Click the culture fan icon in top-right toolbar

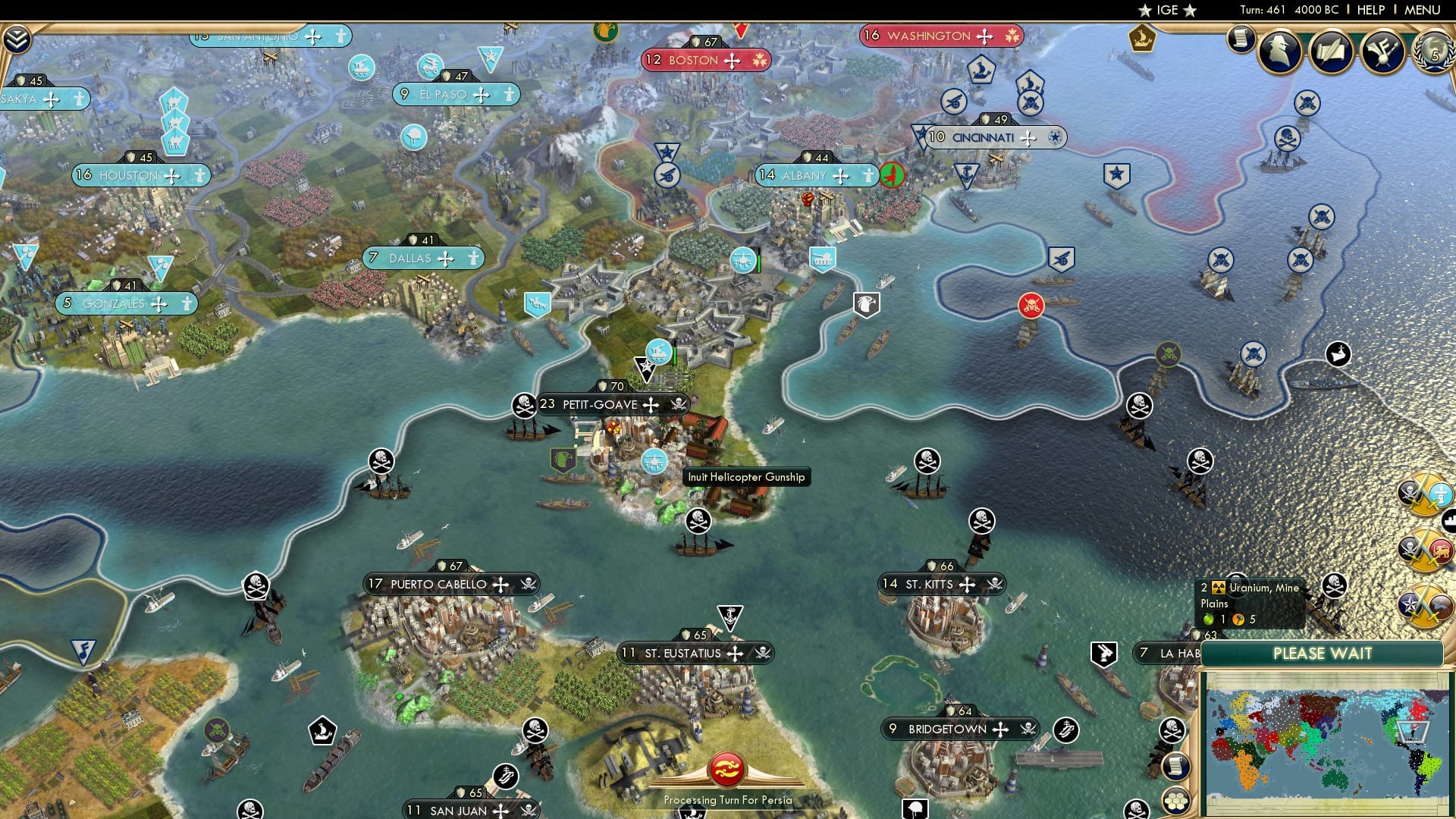tap(1382, 52)
